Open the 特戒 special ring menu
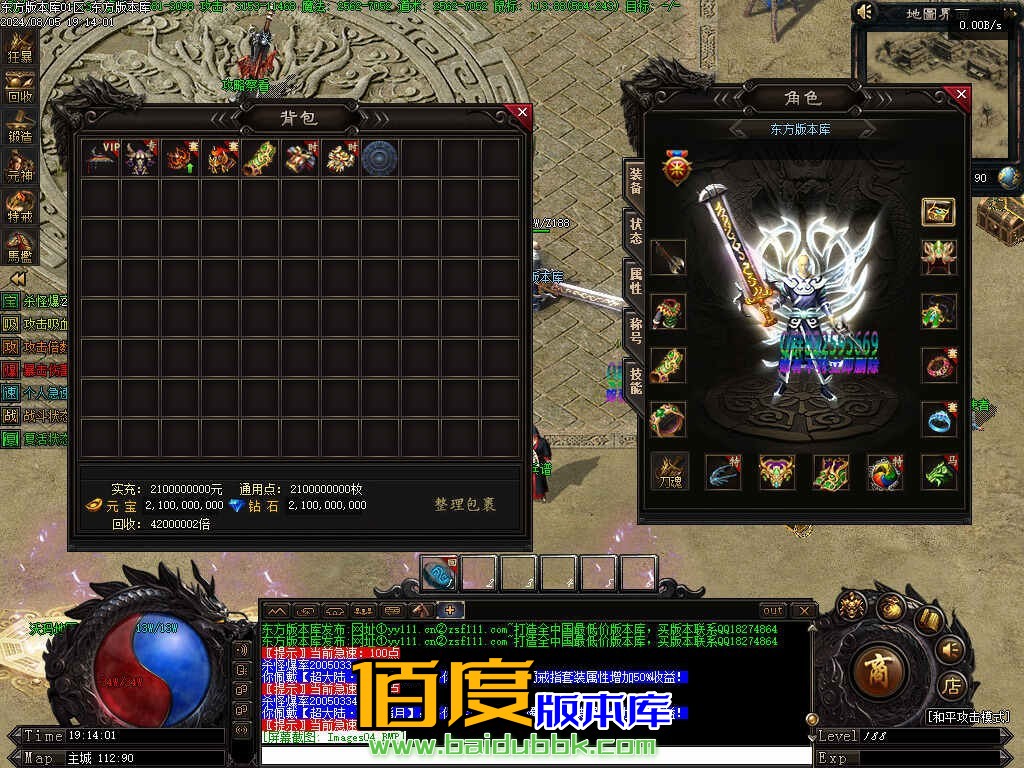1024x768 pixels. [x=20, y=207]
